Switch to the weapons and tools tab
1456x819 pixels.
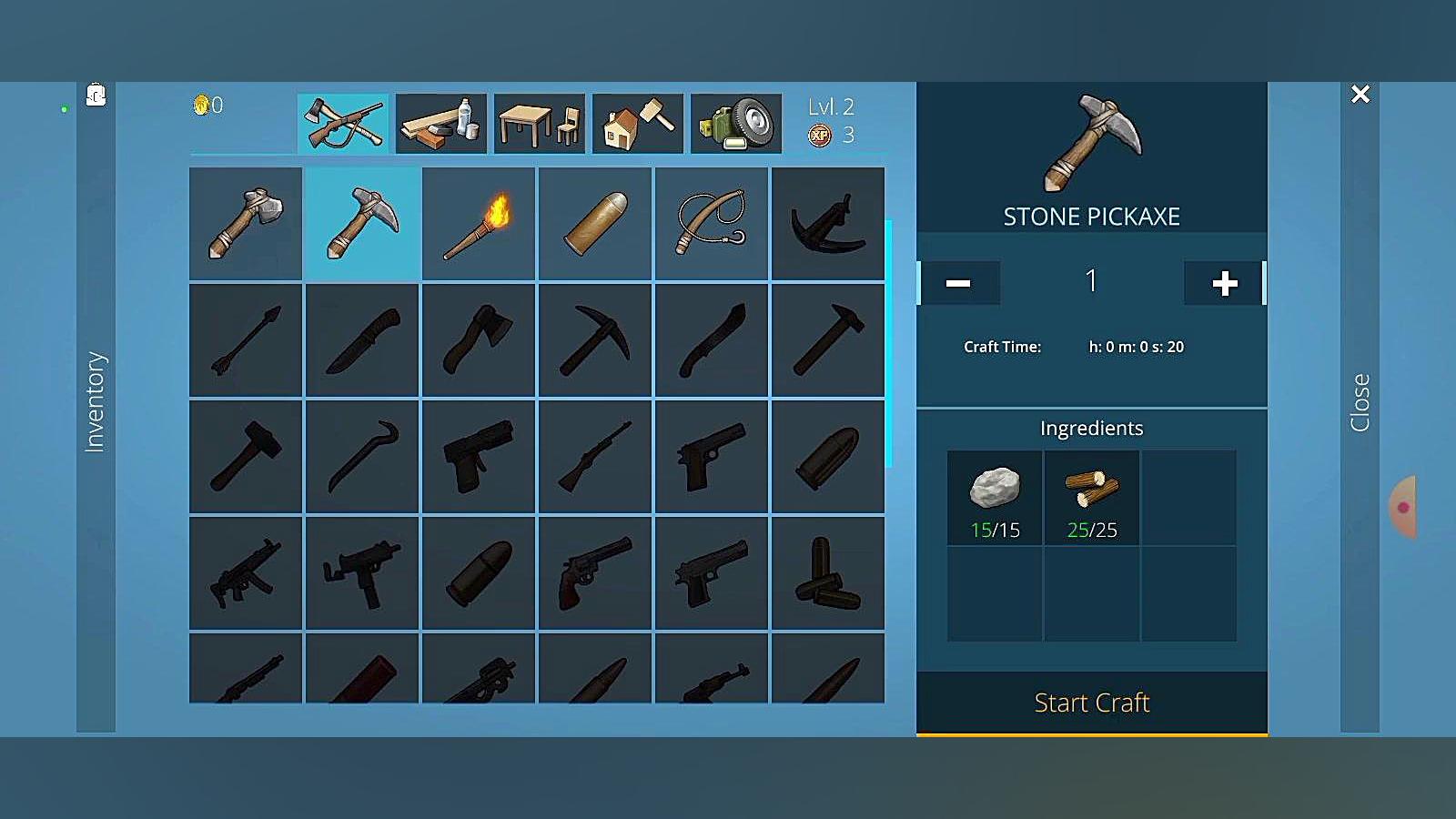(343, 123)
